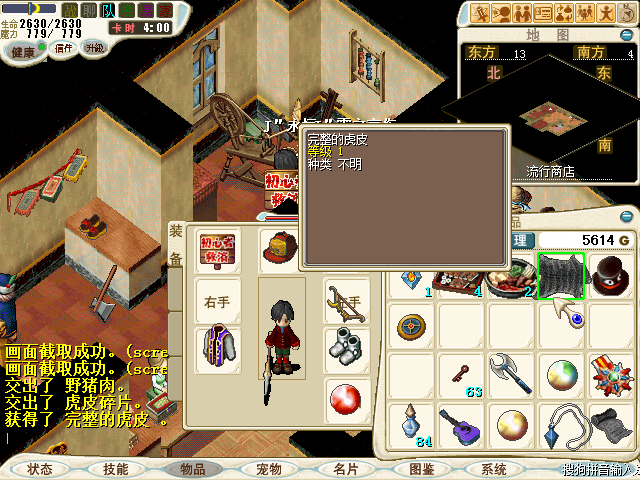Viewport: 640px width, 480px height.
Task: Open the 图鉴 (Album) menu
Action: tap(422, 468)
